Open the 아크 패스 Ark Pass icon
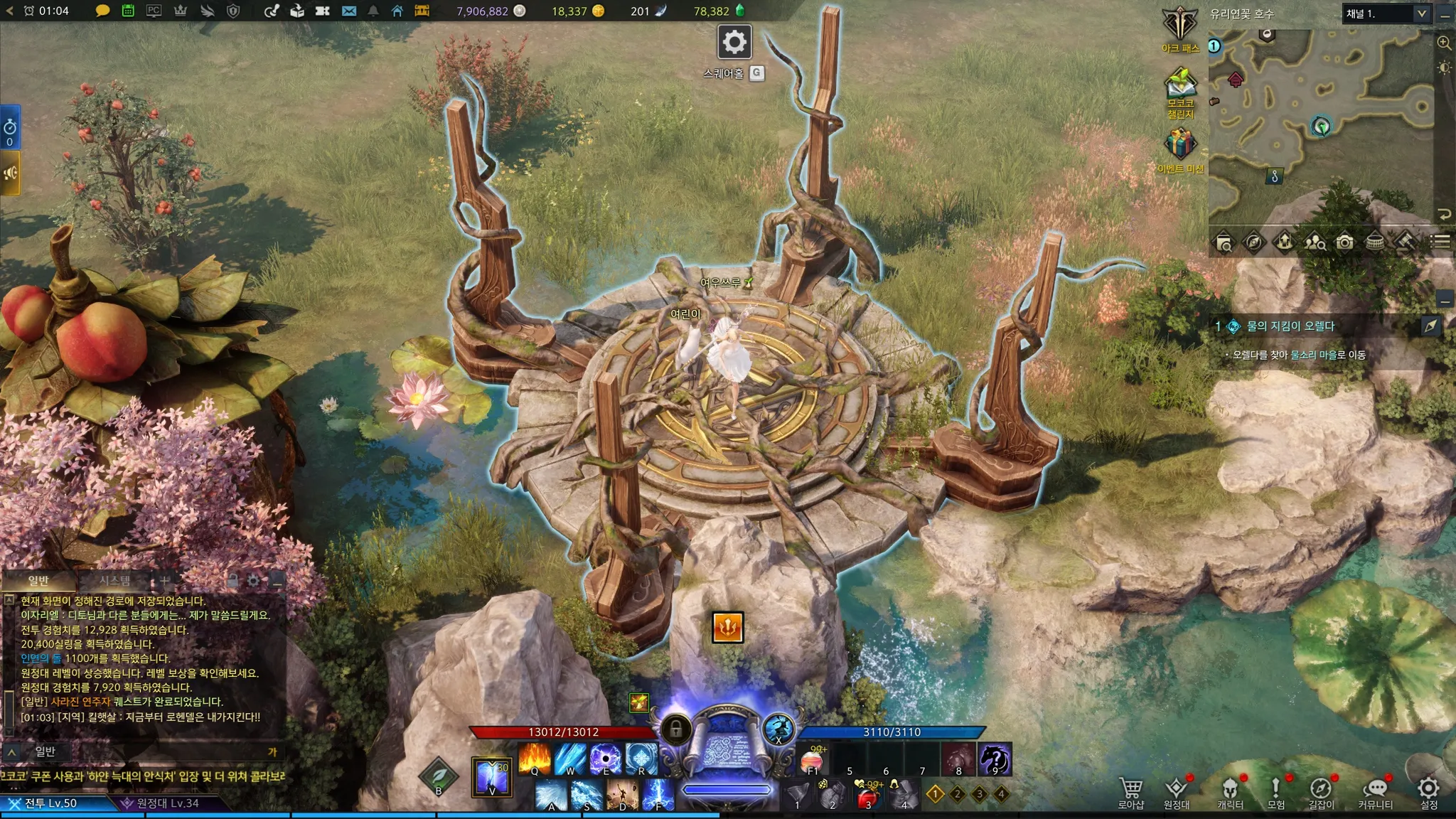 1180,27
